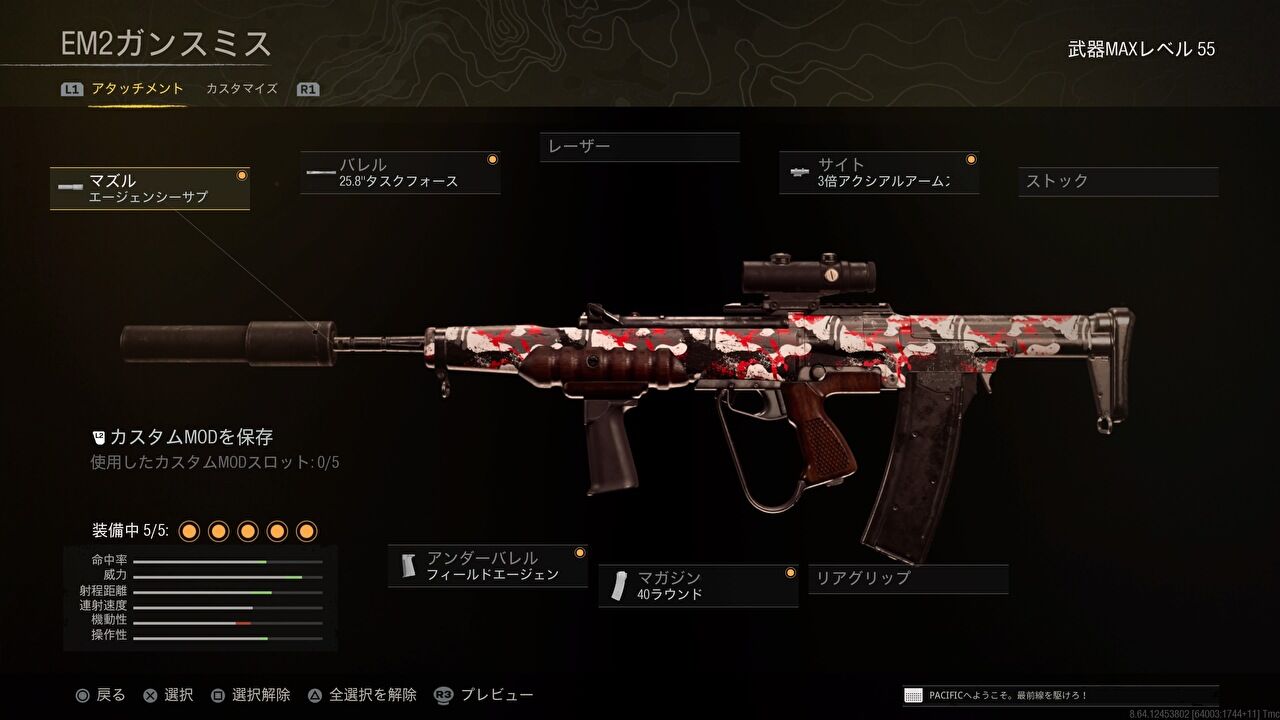
Task: Click the L2 icon next to カスタムMODを保存
Action: click(x=98, y=436)
